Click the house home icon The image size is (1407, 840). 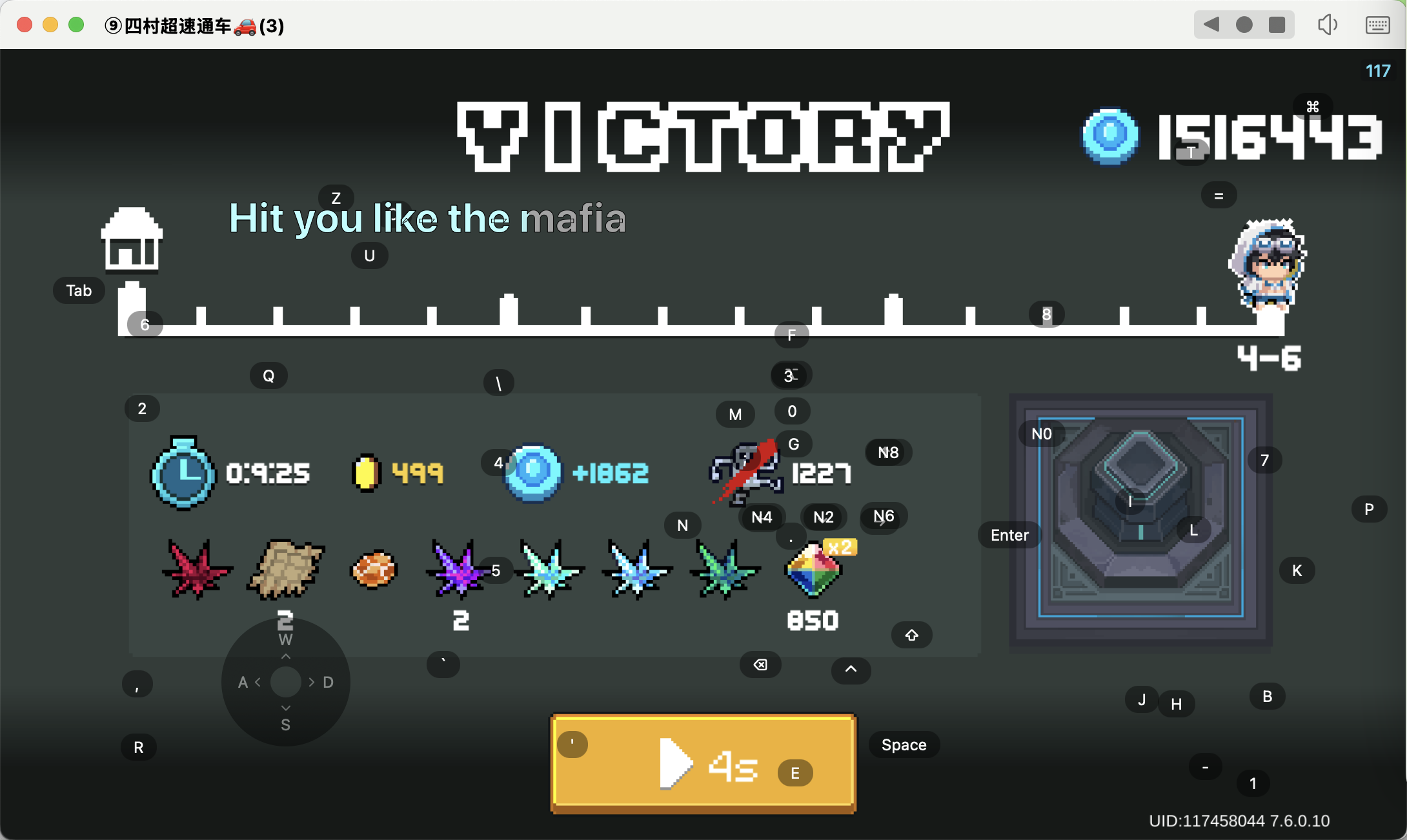click(x=132, y=242)
